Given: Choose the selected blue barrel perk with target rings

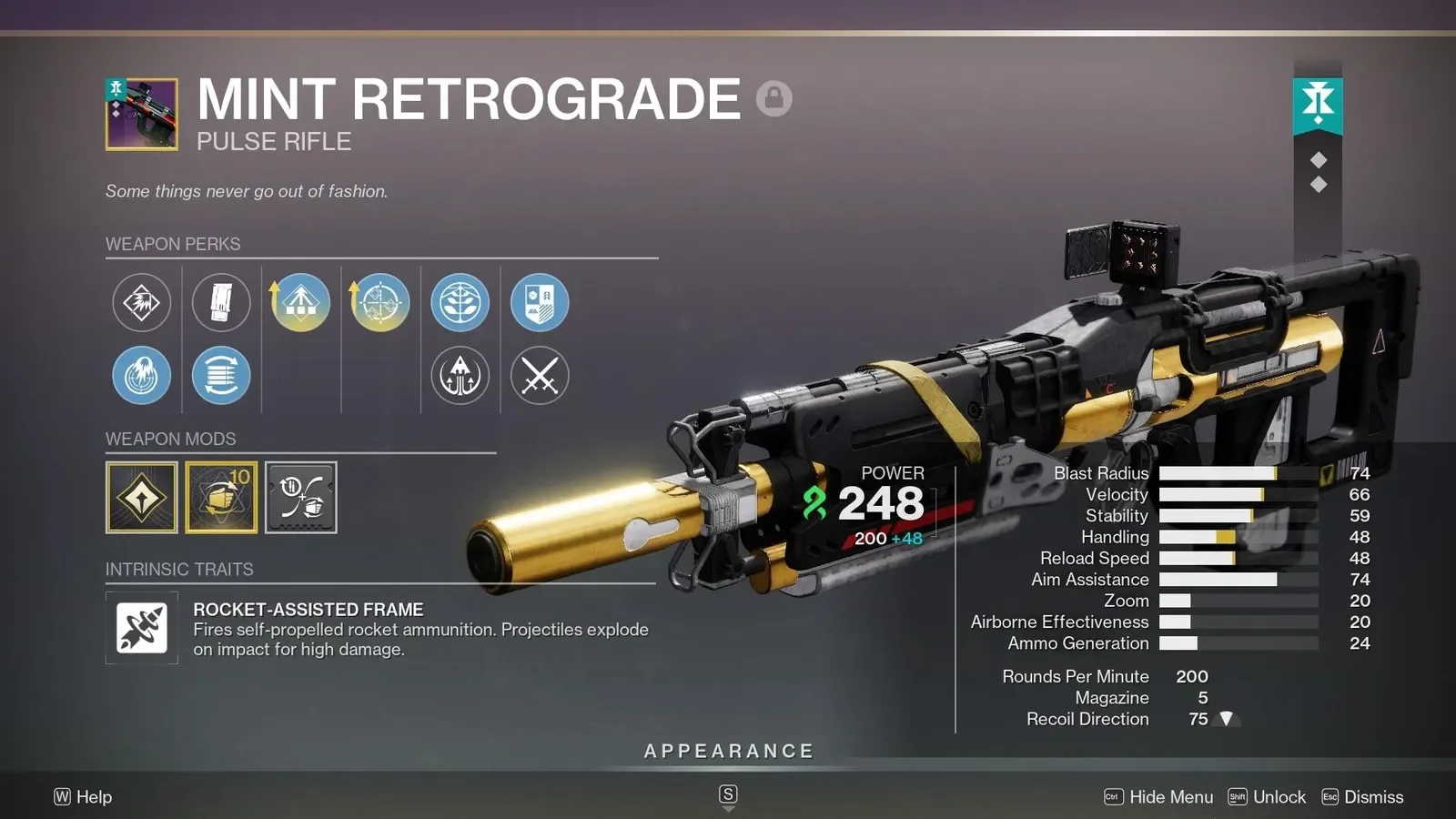Looking at the screenshot, I should click(x=141, y=375).
